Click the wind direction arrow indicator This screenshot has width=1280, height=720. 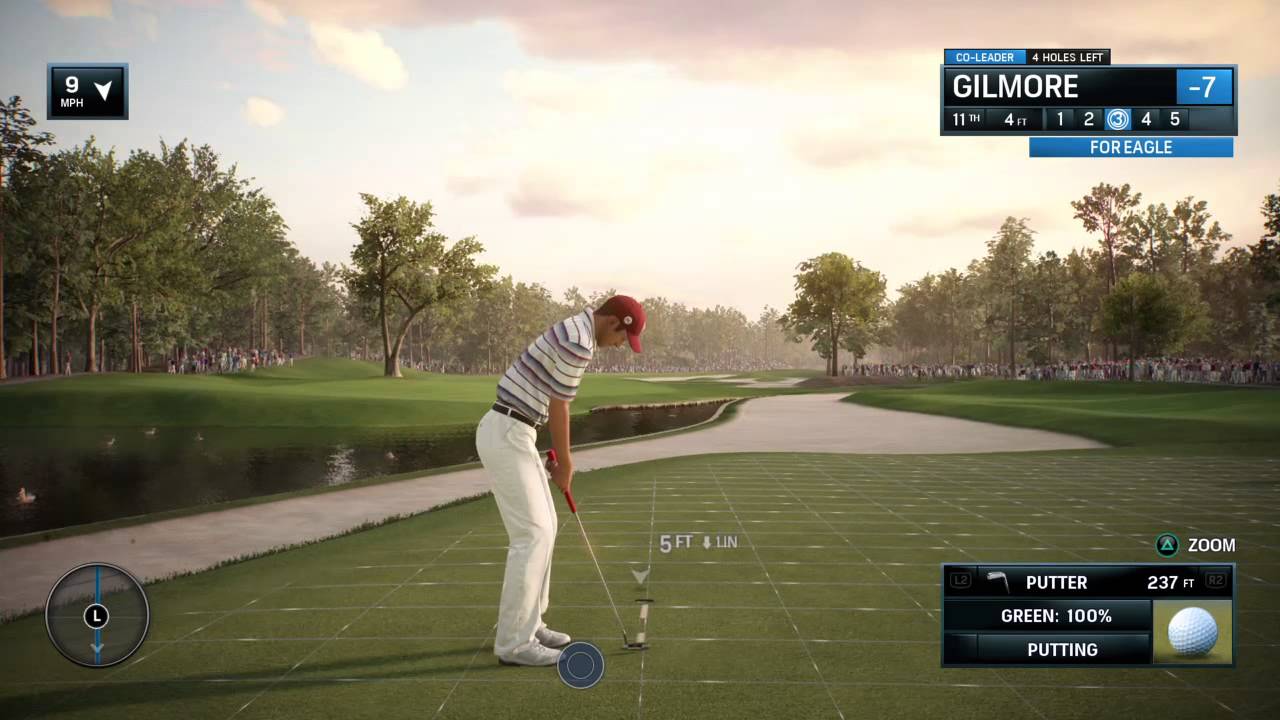tap(103, 91)
